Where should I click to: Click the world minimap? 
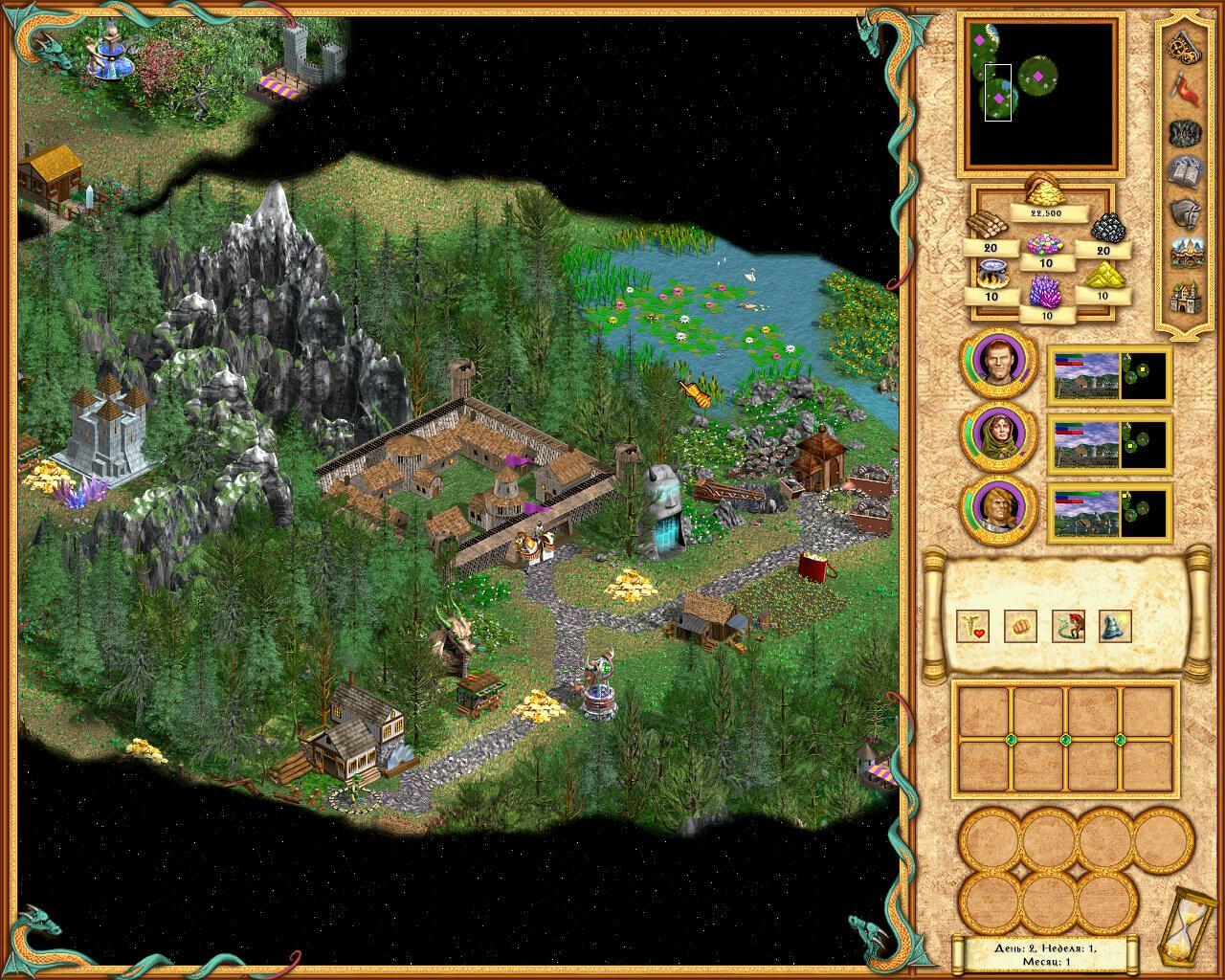1039,94
